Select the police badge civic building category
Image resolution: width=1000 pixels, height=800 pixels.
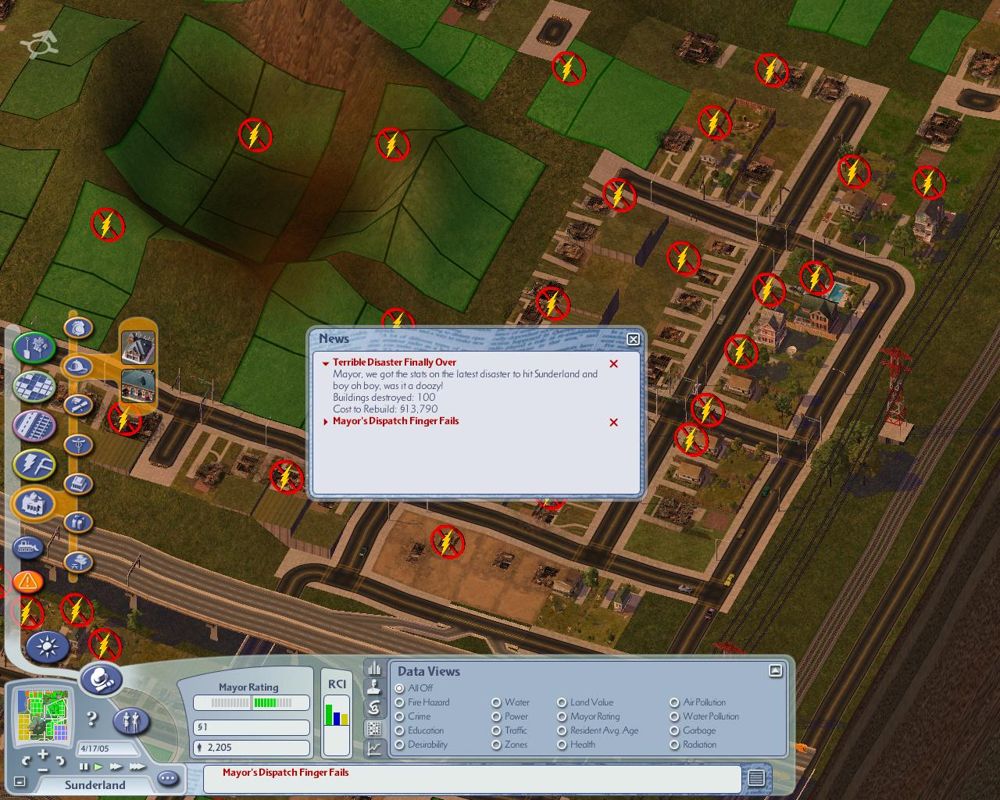point(78,328)
